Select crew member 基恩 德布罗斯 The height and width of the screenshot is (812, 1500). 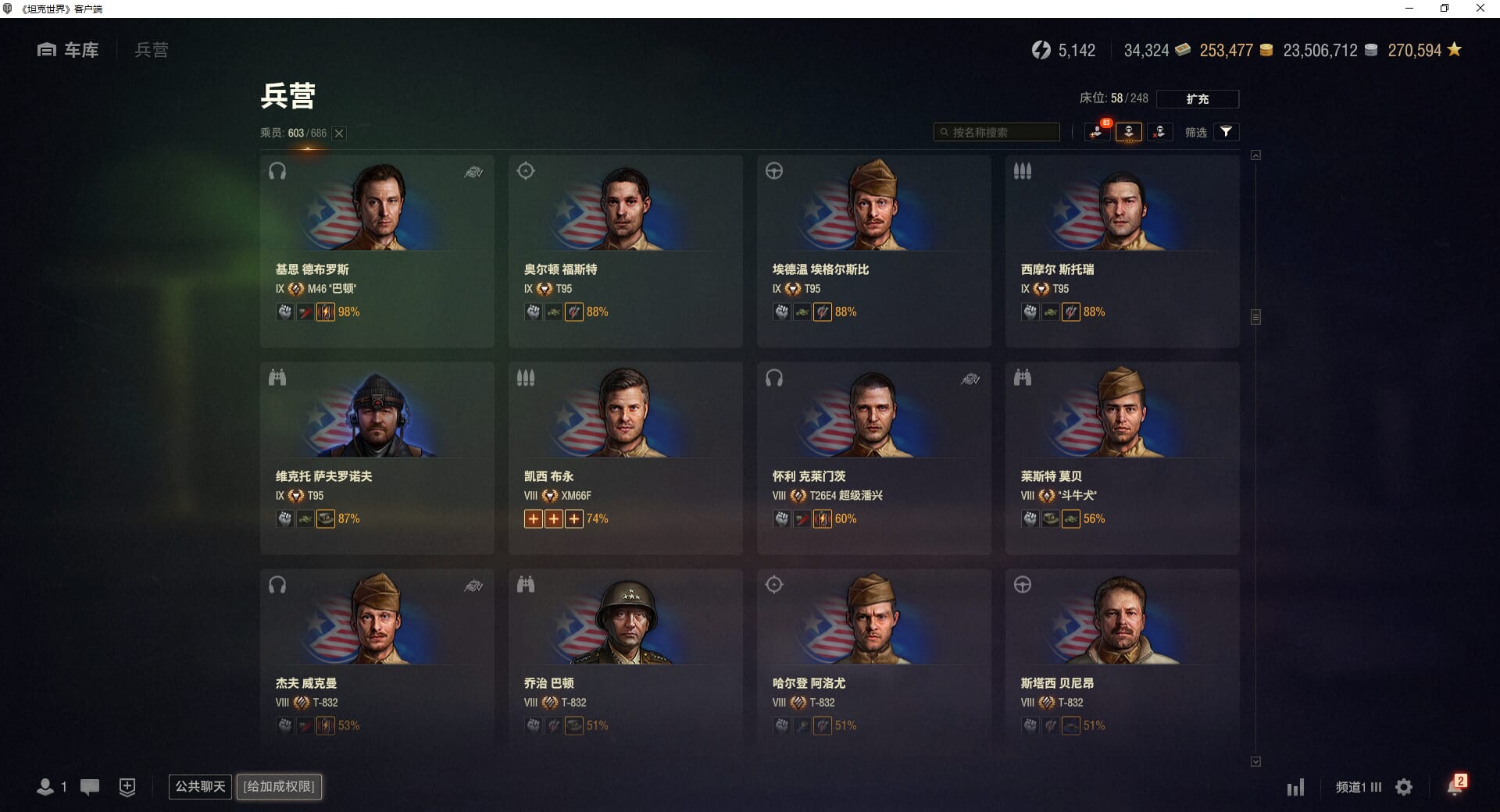(377, 250)
